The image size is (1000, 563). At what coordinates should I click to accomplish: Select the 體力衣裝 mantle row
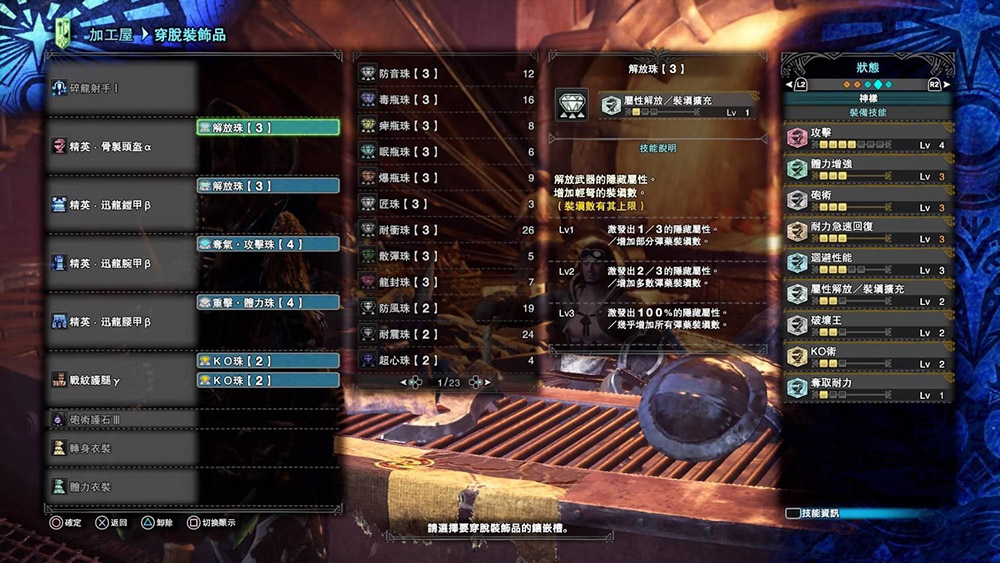coord(120,486)
